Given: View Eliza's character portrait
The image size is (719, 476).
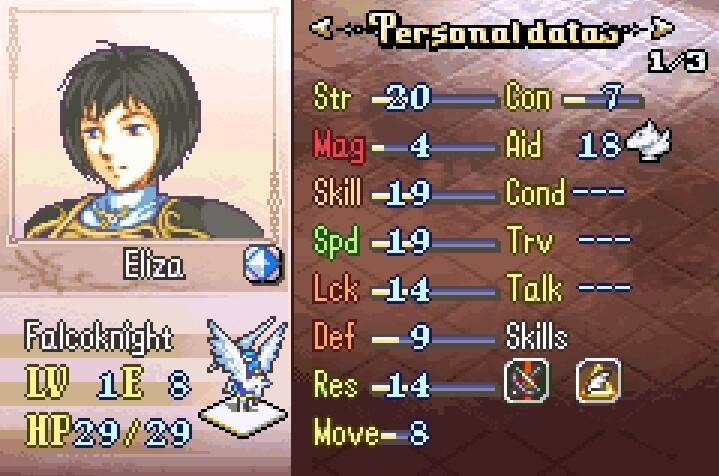Looking at the screenshot, I should [146, 130].
